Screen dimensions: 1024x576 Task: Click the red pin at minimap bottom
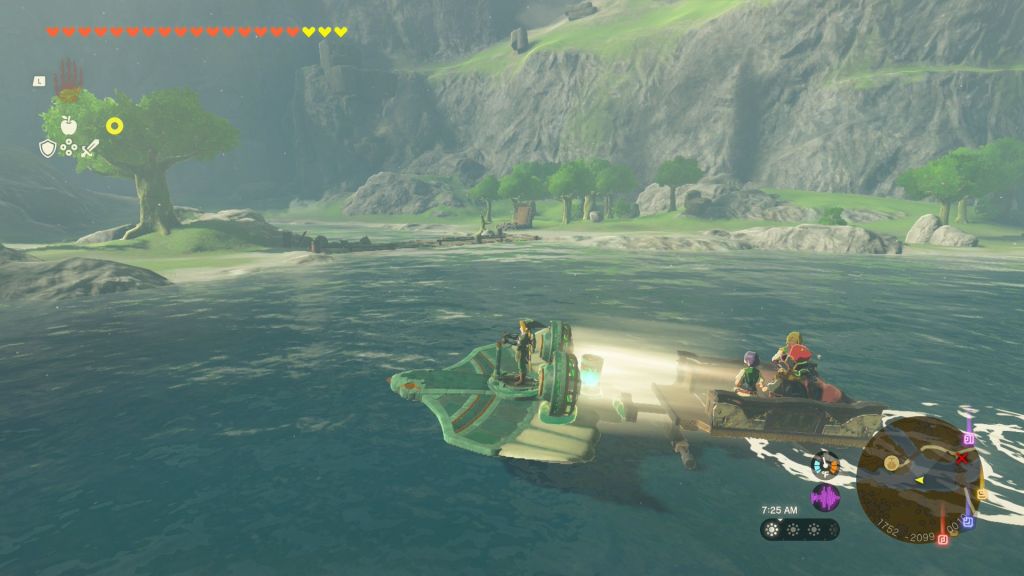pos(942,540)
